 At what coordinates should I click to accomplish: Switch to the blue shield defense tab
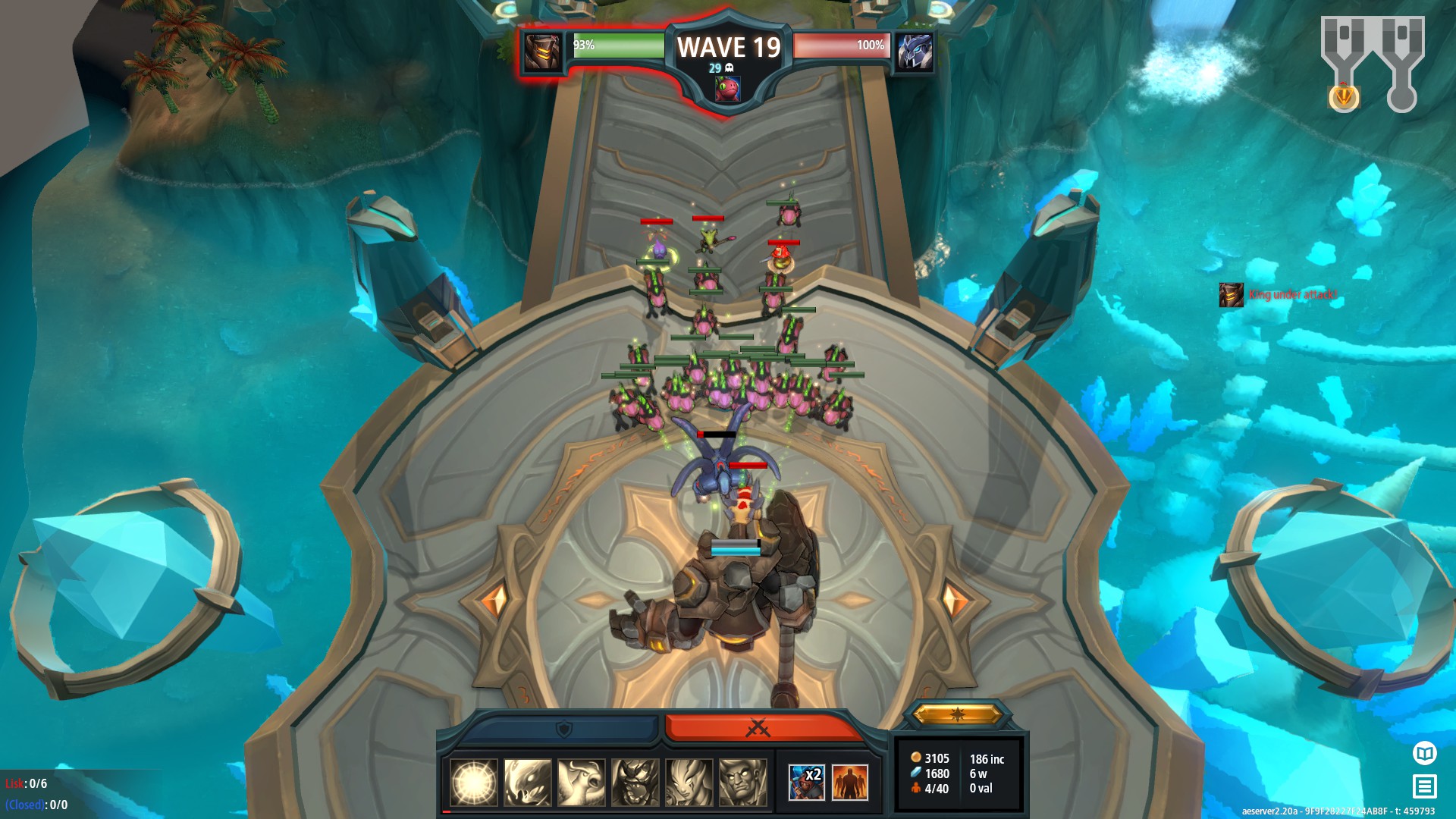[x=563, y=729]
